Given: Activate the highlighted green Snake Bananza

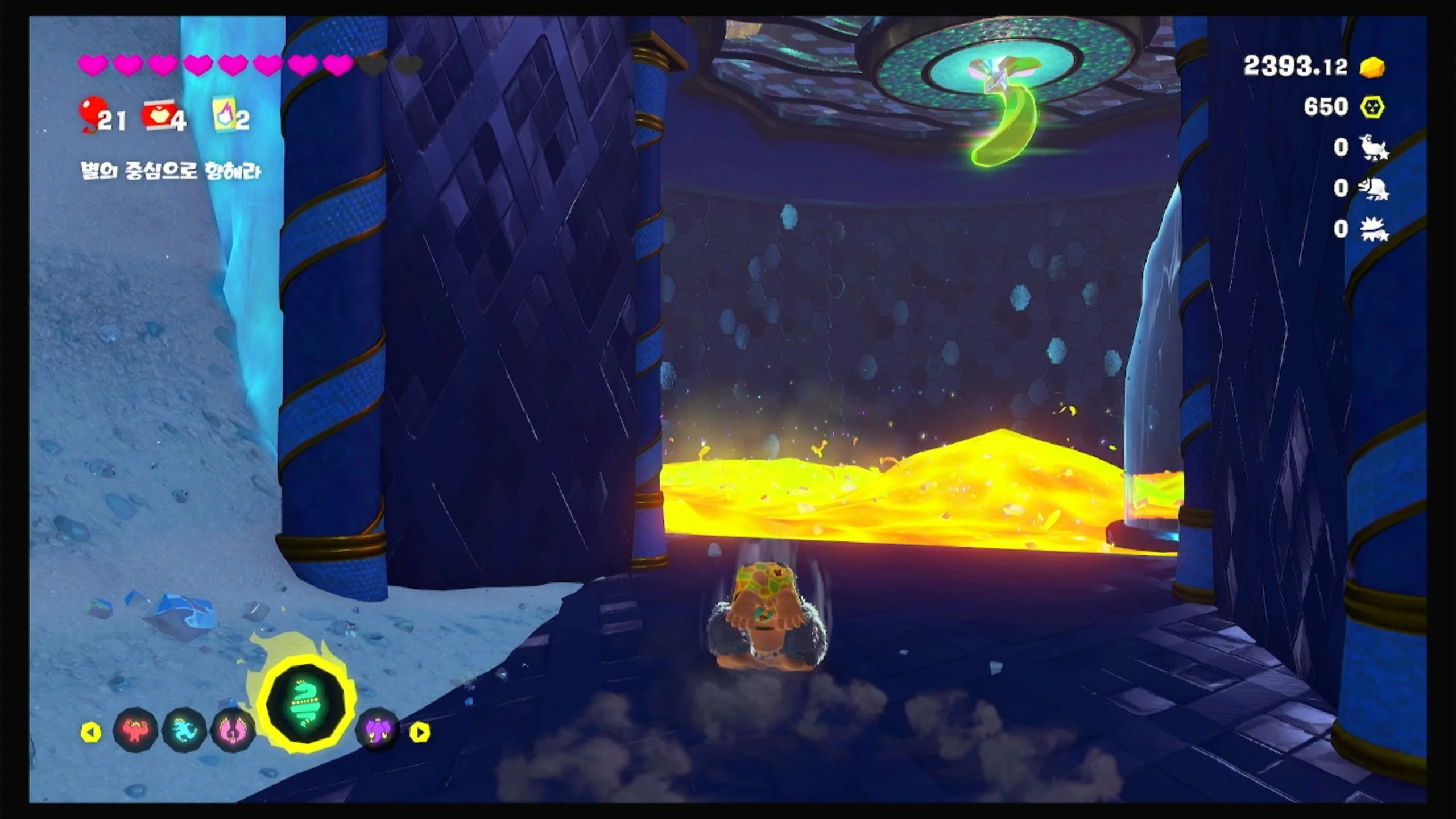Looking at the screenshot, I should (x=306, y=705).
